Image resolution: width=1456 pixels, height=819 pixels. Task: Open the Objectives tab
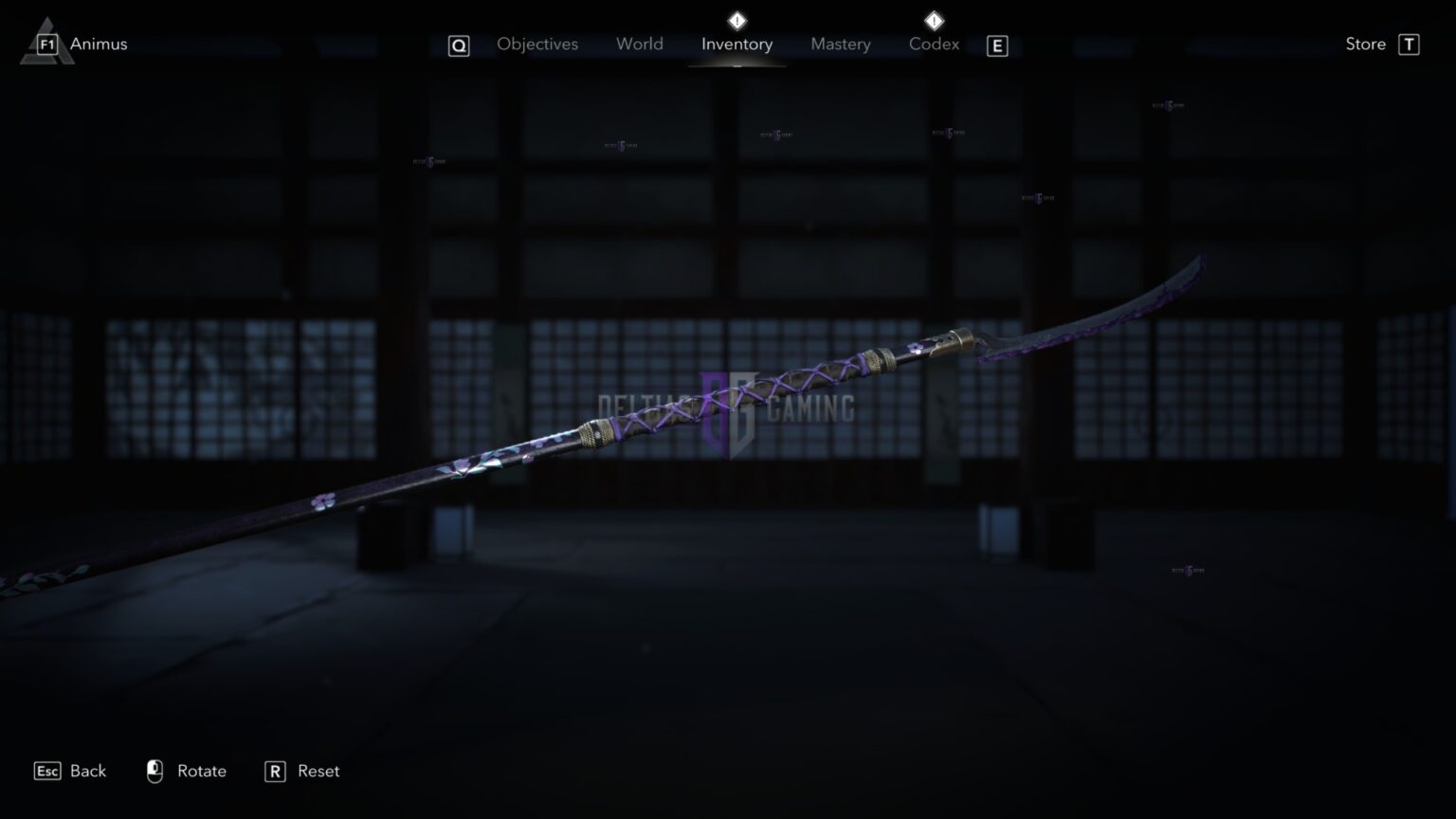[x=537, y=44]
